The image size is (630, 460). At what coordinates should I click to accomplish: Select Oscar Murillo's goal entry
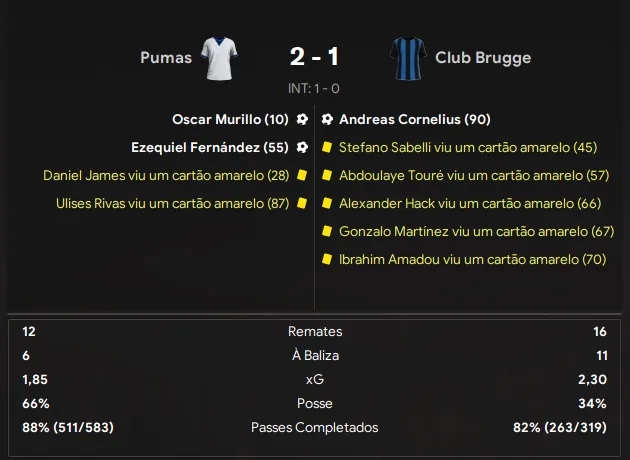click(230, 119)
